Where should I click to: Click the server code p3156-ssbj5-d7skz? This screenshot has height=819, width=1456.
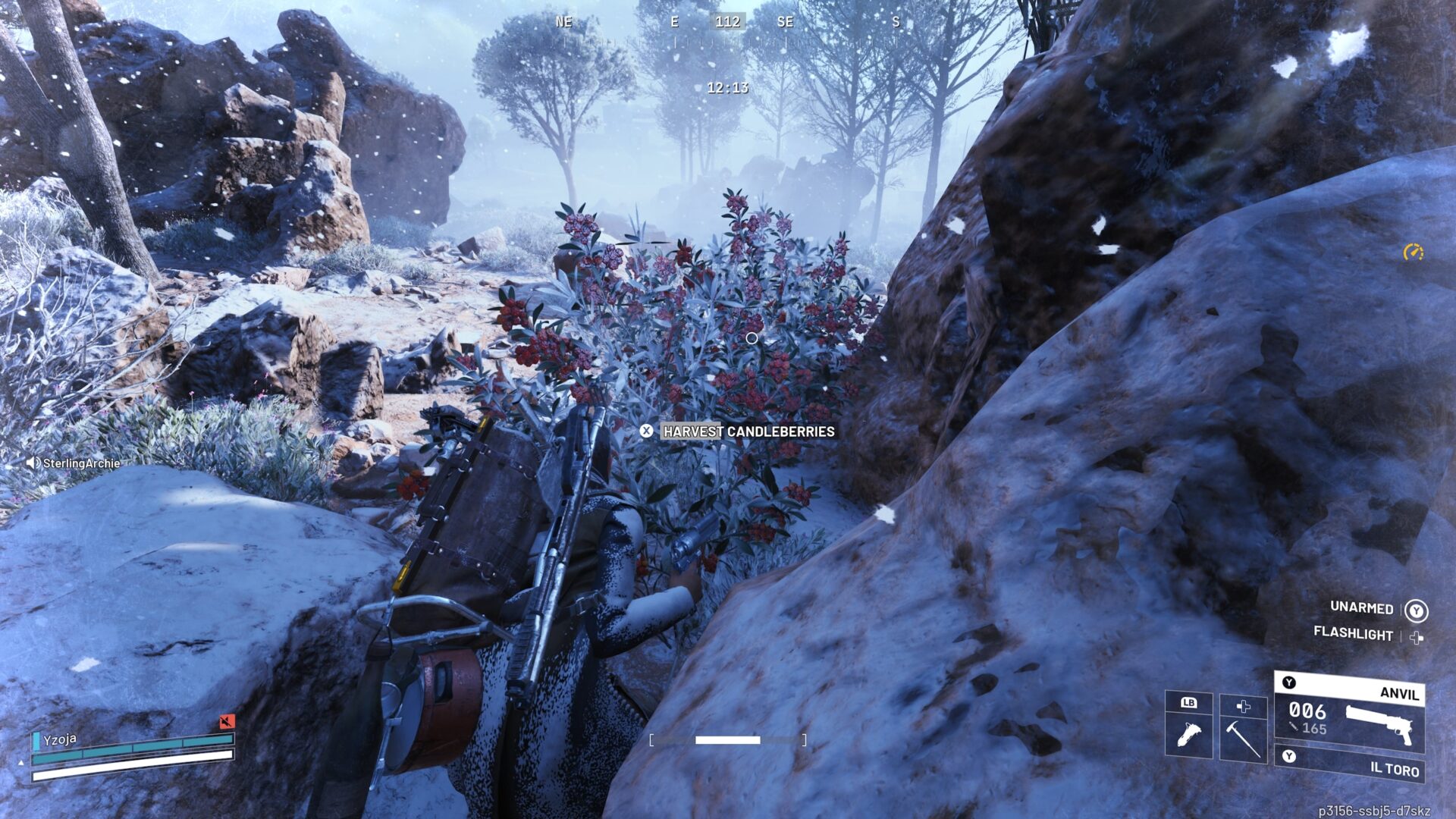1376,812
